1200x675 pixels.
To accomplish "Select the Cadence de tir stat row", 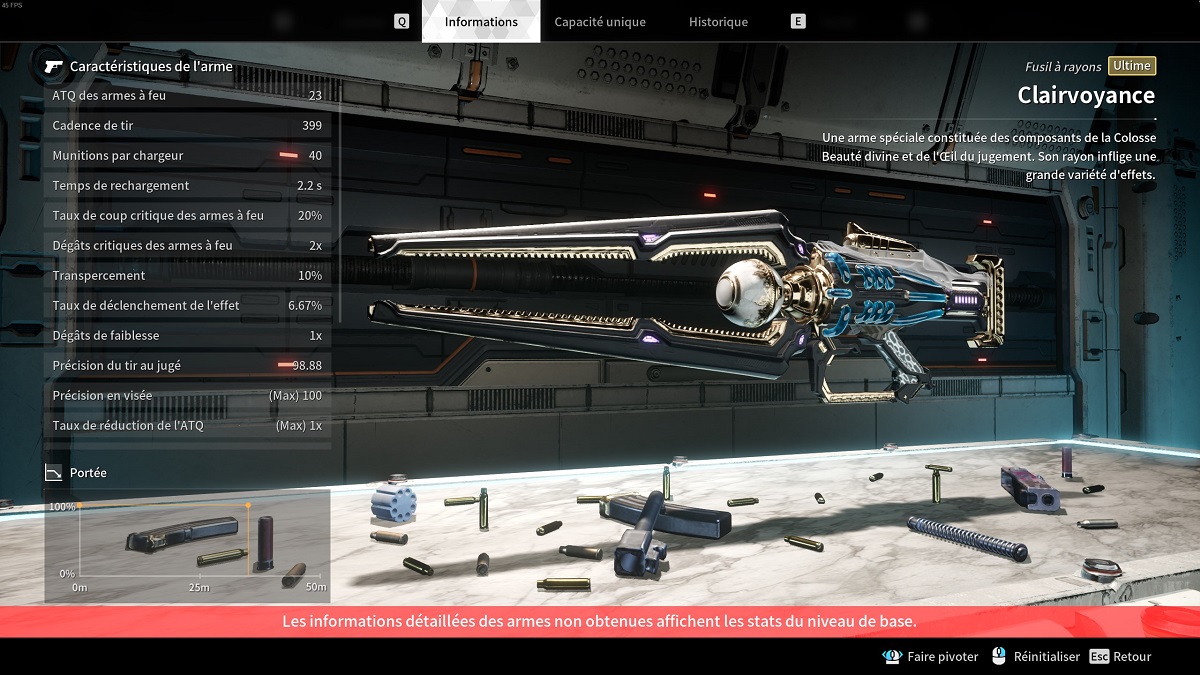I will point(187,126).
